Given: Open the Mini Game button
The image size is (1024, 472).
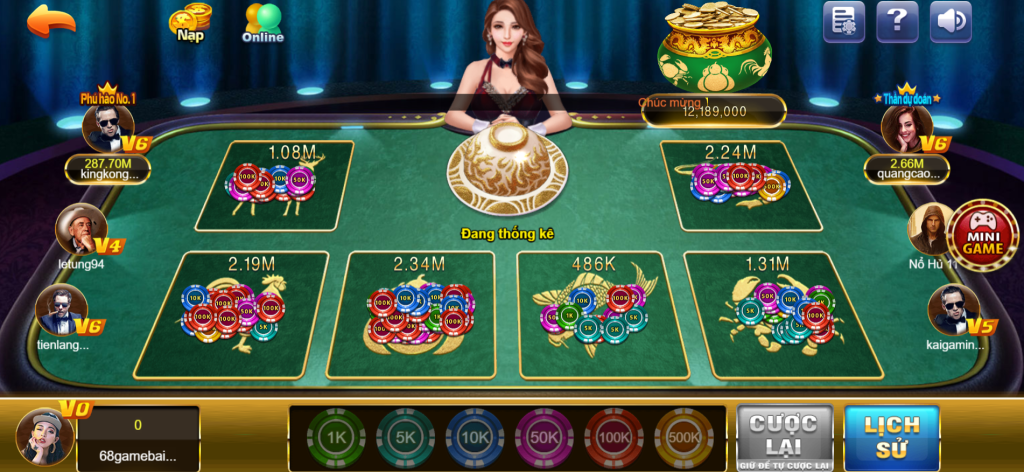Looking at the screenshot, I should tap(982, 236).
